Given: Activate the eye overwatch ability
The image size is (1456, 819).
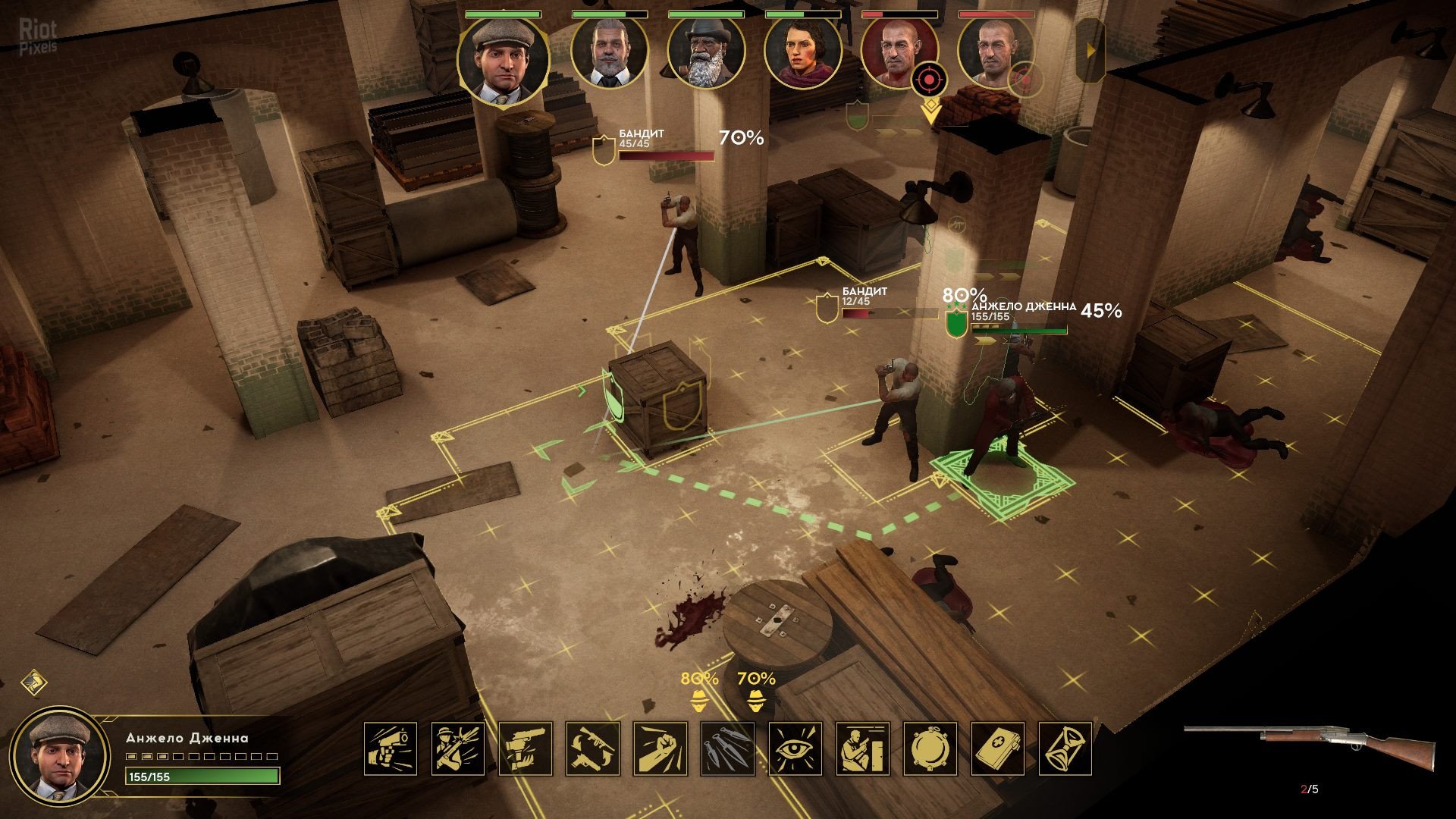Looking at the screenshot, I should click(x=795, y=748).
